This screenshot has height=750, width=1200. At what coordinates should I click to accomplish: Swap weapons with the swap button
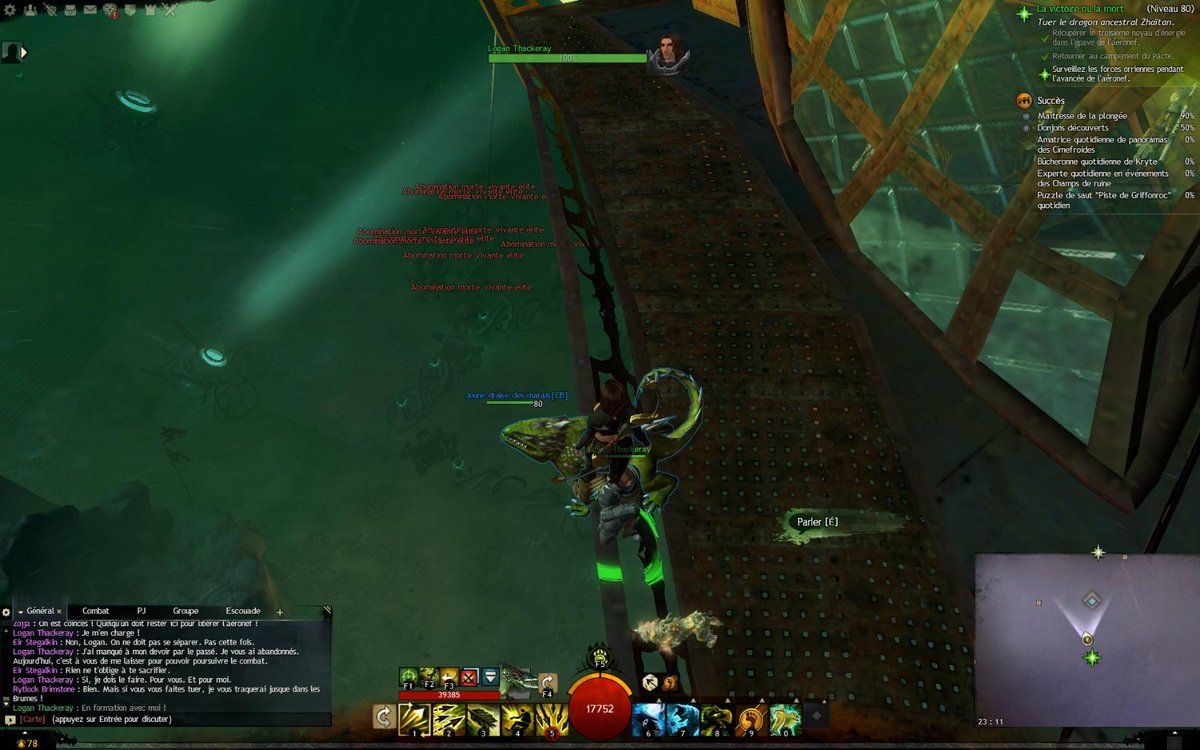[x=383, y=716]
